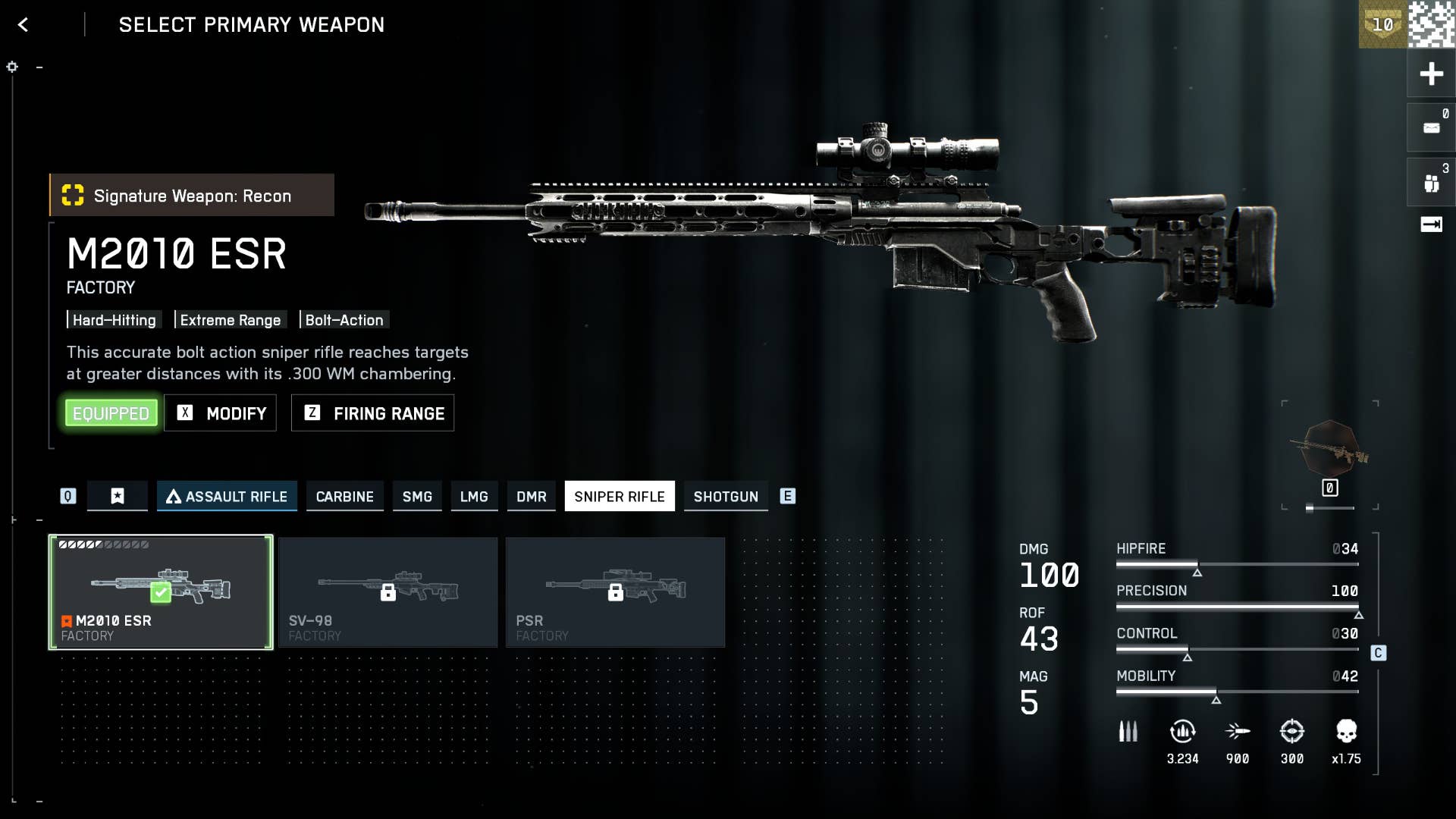
Task: Switch to the Assault Rifle category
Action: click(x=227, y=497)
